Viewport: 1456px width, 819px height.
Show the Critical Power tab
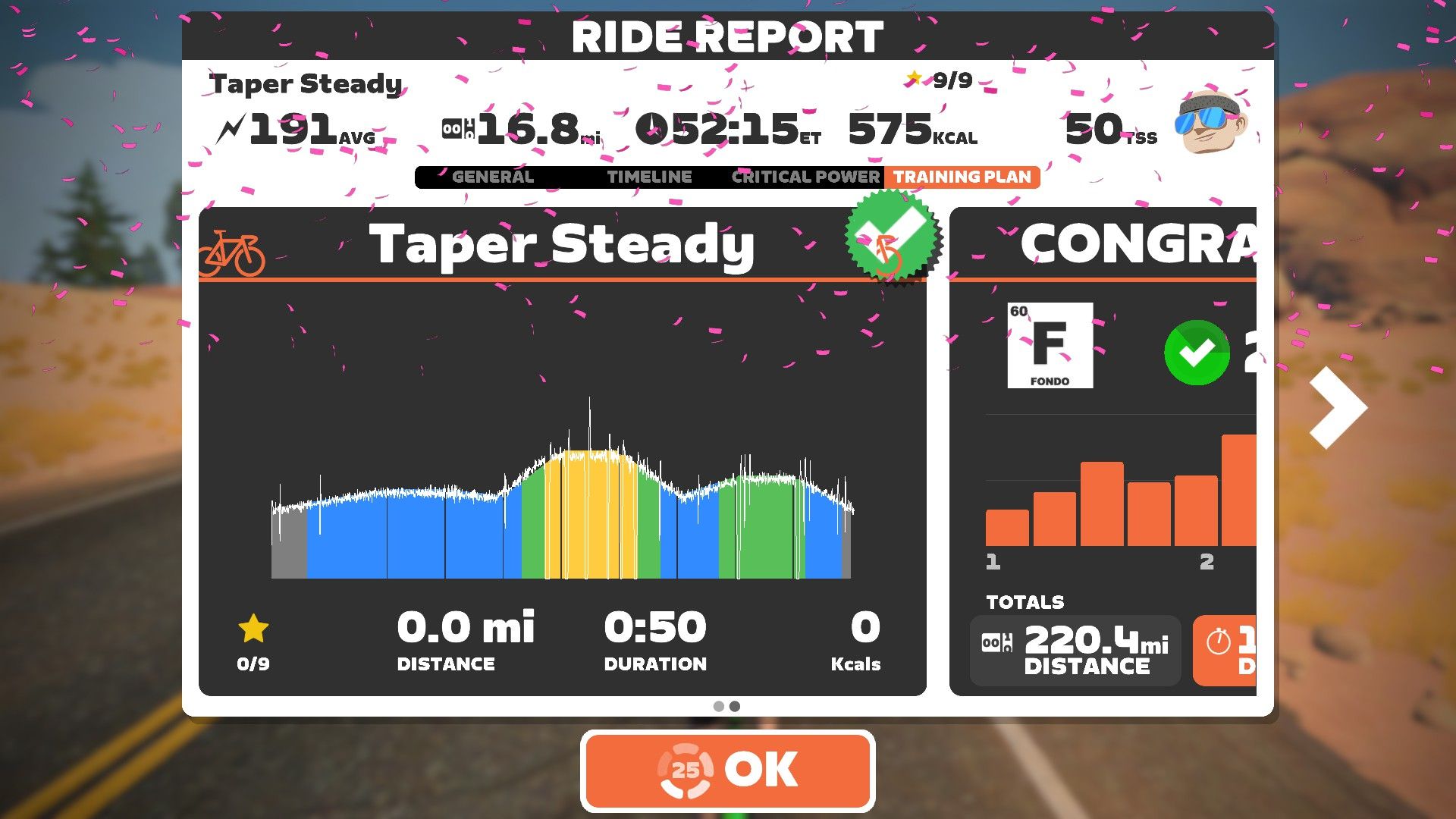pyautogui.click(x=805, y=177)
